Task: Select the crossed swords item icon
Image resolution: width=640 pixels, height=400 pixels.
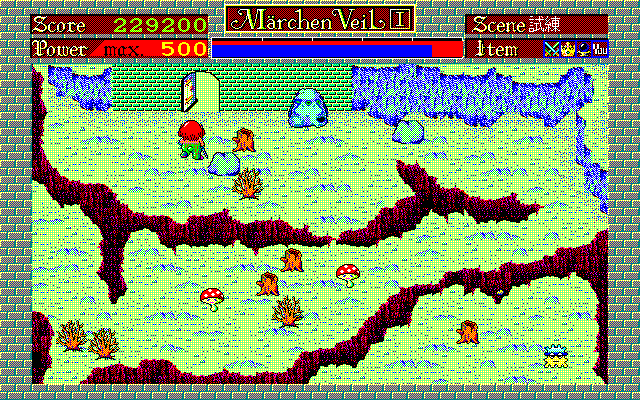Action: pos(551,48)
